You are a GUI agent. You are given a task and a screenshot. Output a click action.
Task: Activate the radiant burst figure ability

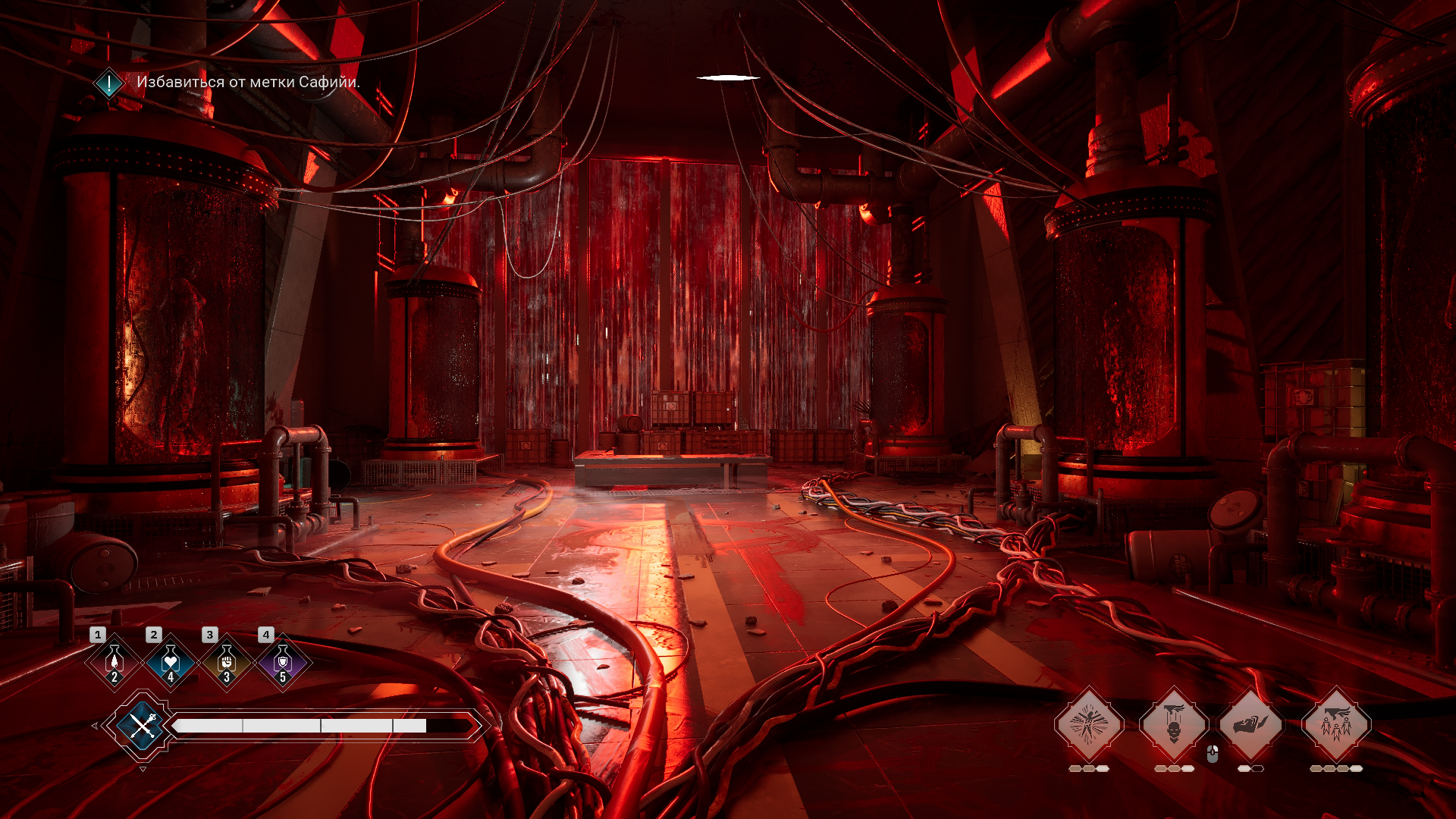point(1088,725)
